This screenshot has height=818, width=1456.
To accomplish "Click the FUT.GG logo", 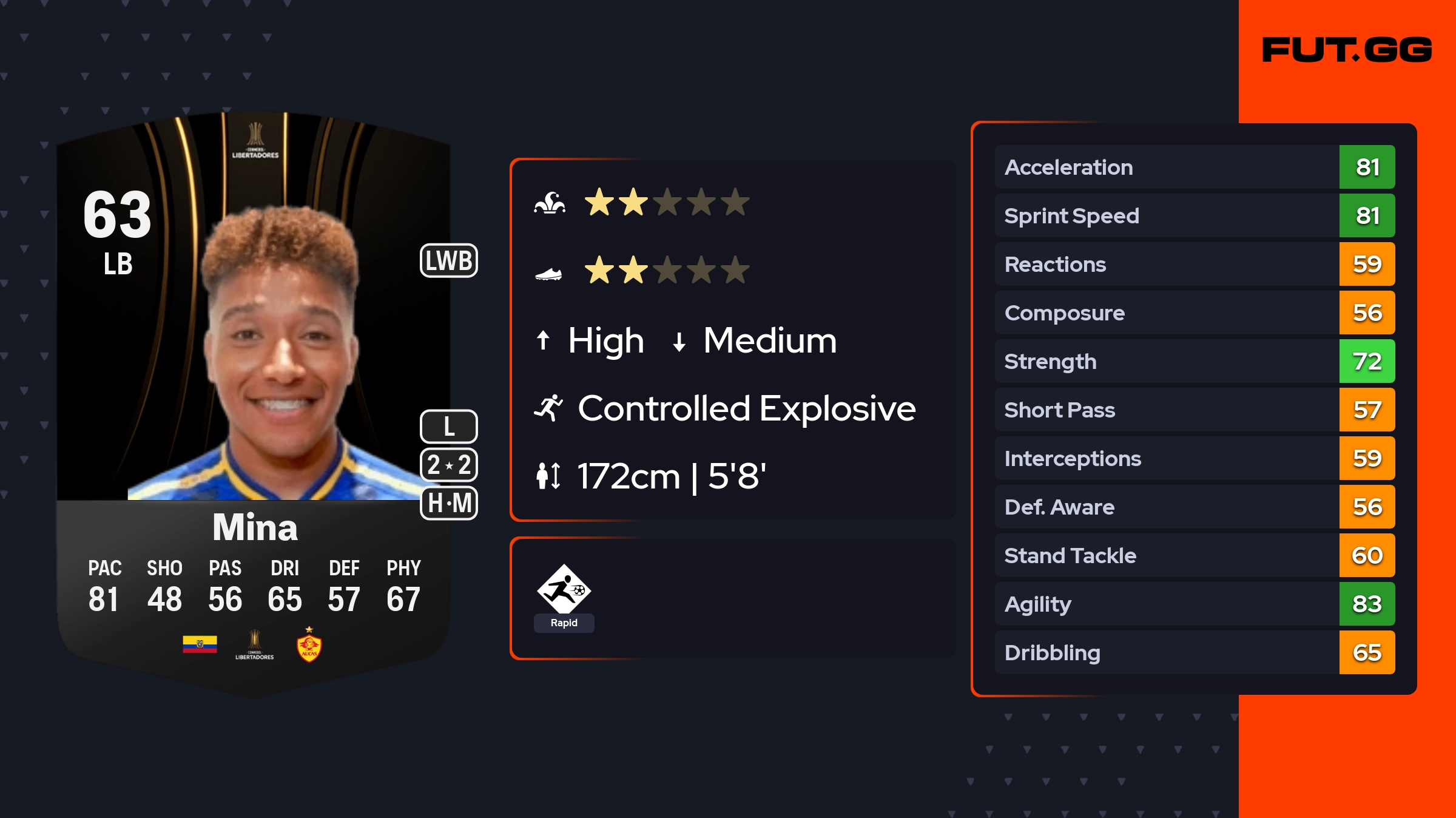I will (x=1347, y=50).
